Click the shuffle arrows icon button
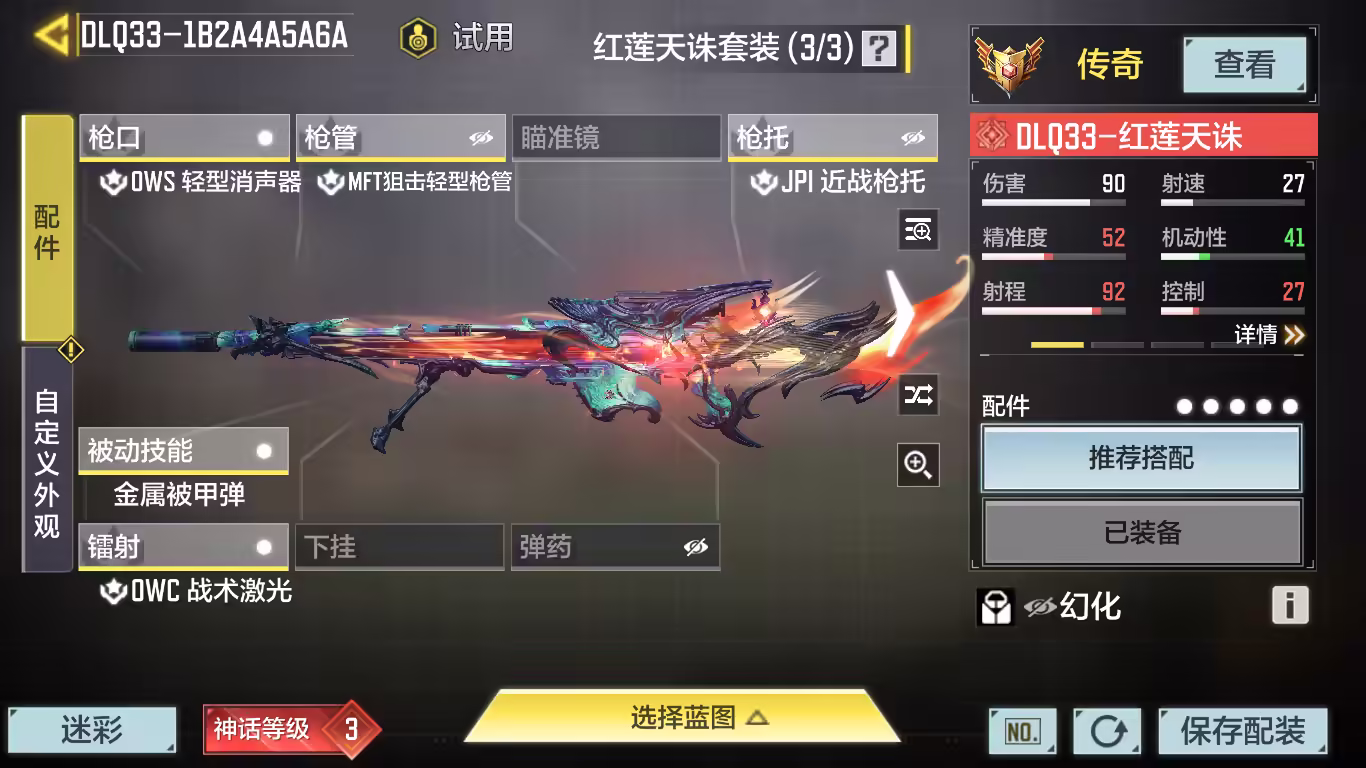 (x=918, y=395)
